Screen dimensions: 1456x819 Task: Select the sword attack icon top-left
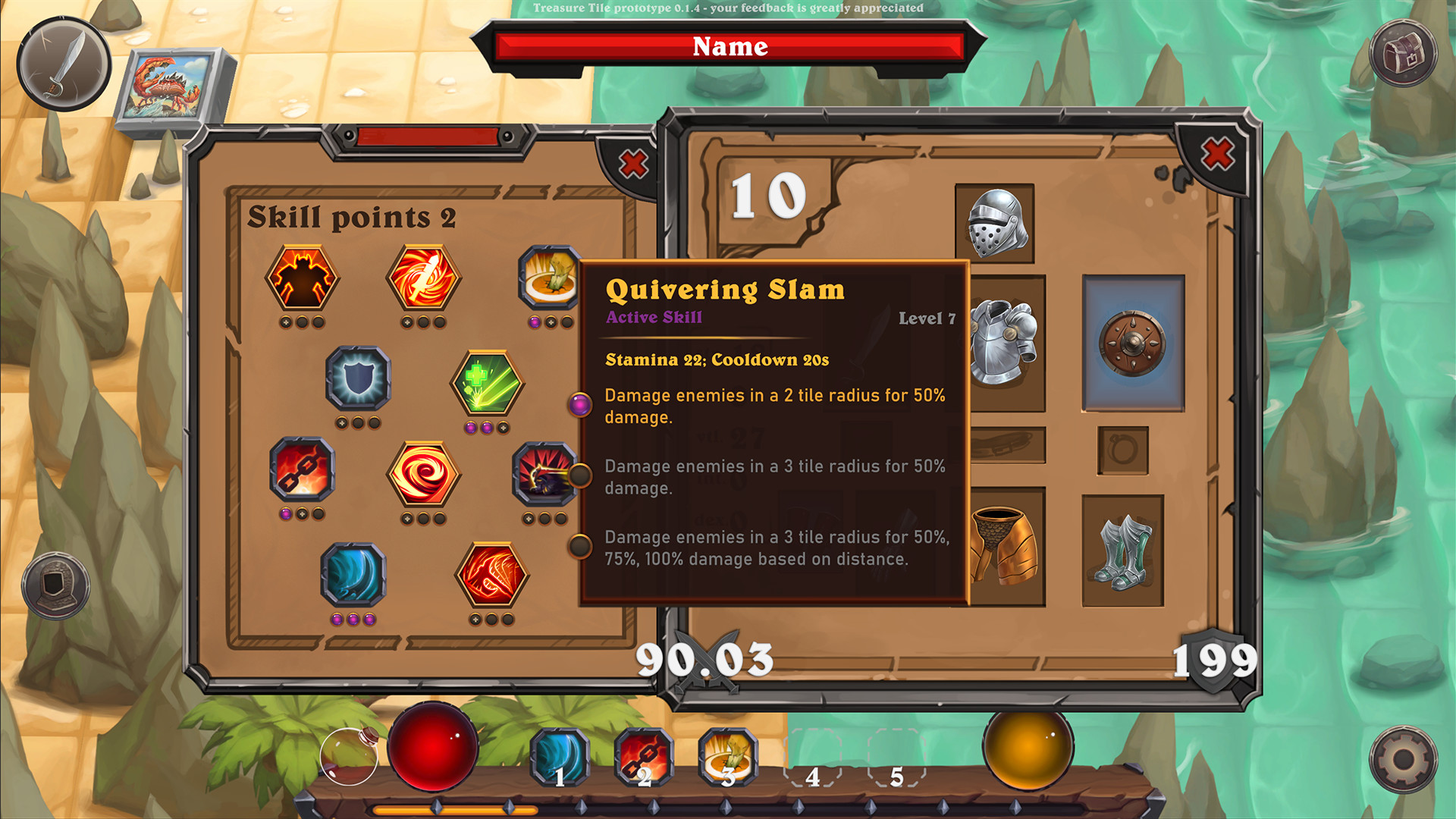tap(63, 63)
